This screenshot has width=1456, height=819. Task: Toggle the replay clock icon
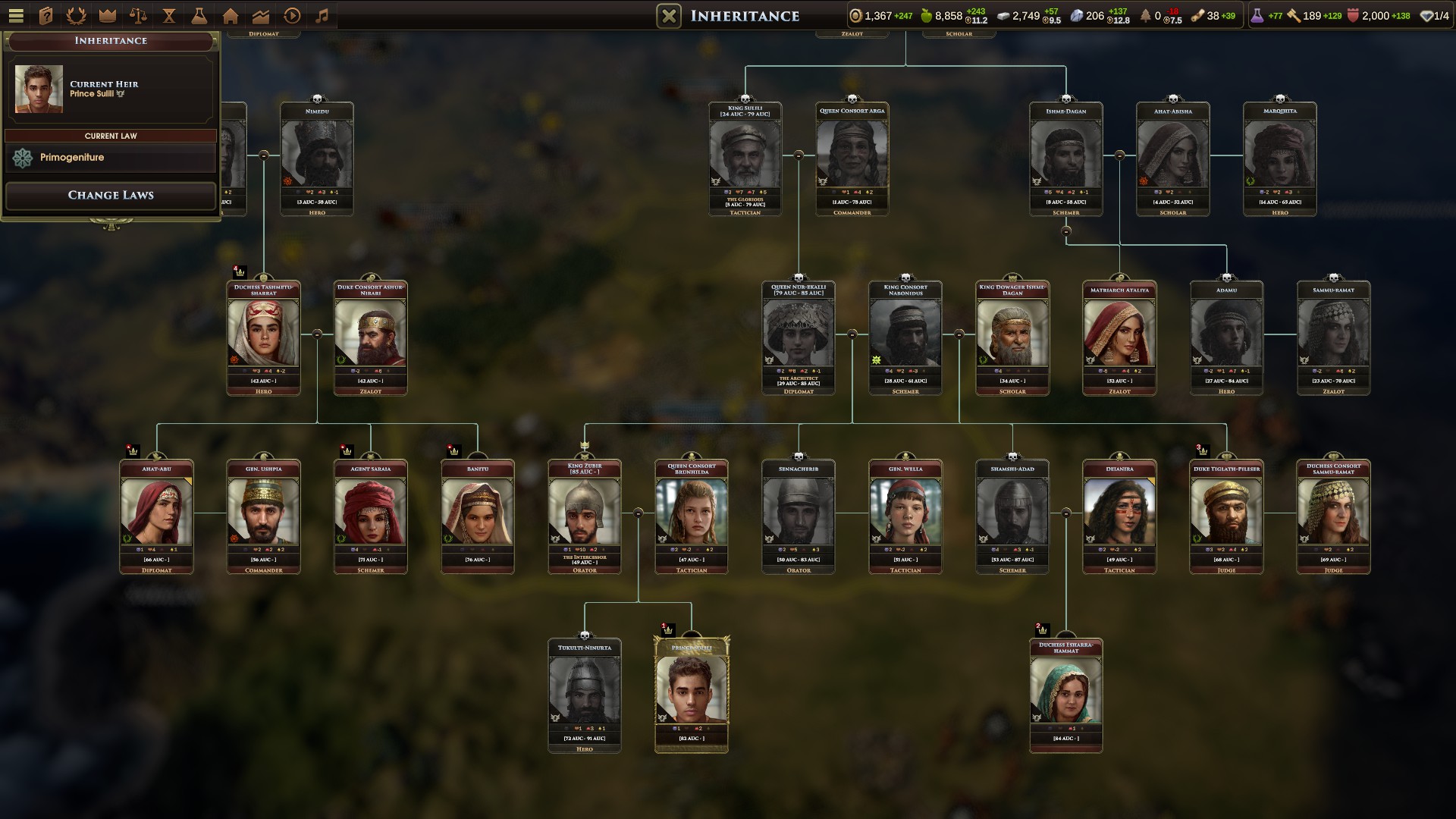click(290, 15)
